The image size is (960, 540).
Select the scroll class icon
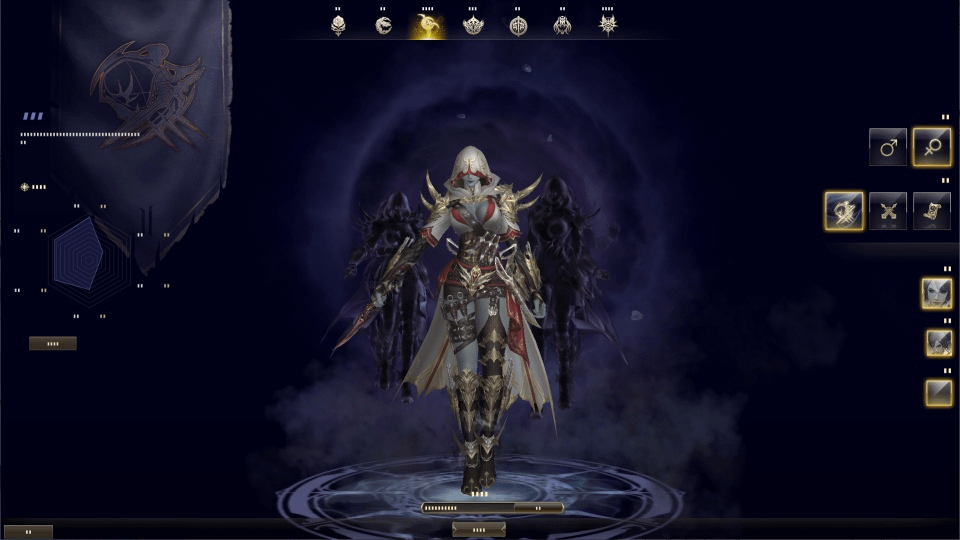[931, 211]
